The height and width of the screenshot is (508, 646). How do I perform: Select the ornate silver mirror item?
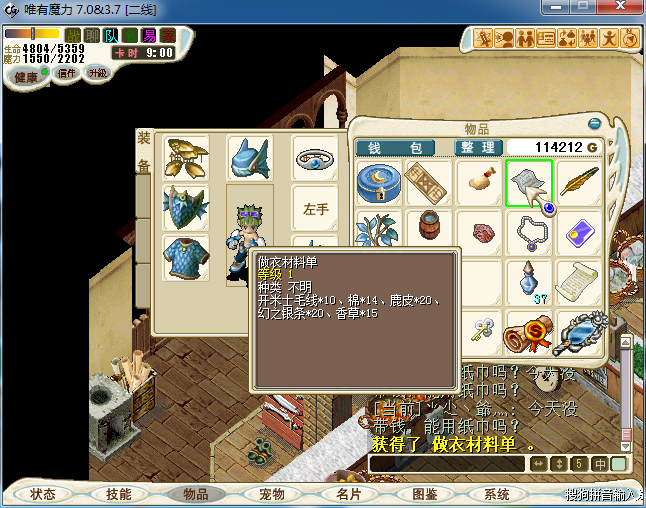click(x=580, y=332)
